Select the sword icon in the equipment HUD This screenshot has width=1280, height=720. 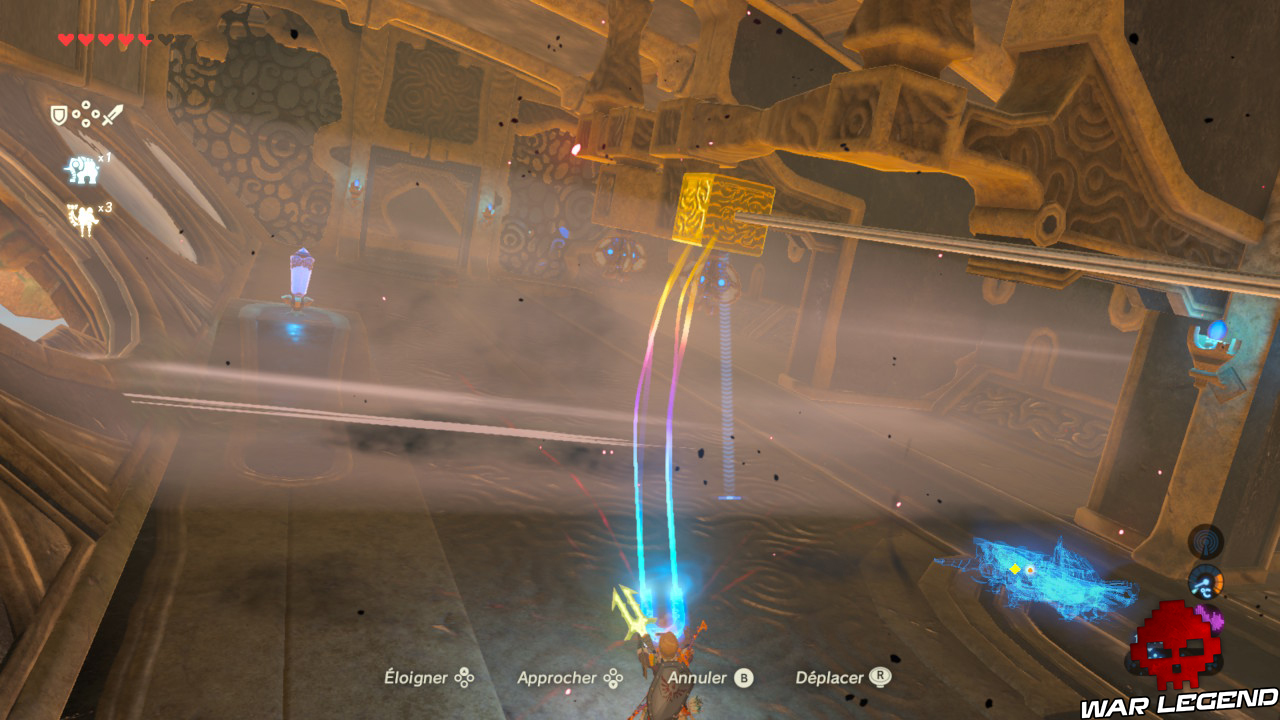pyautogui.click(x=112, y=114)
